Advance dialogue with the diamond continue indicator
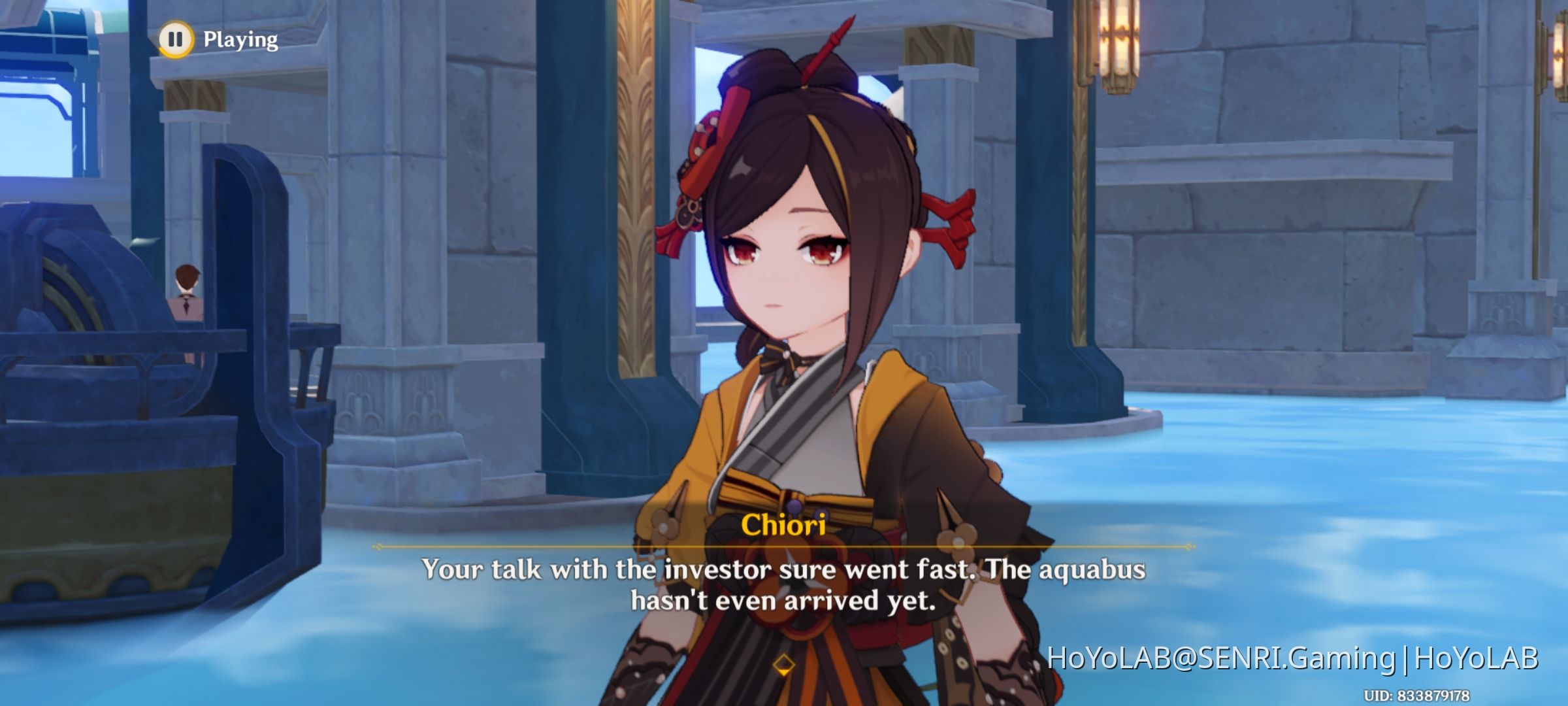The height and width of the screenshot is (706, 1568). coord(783,666)
